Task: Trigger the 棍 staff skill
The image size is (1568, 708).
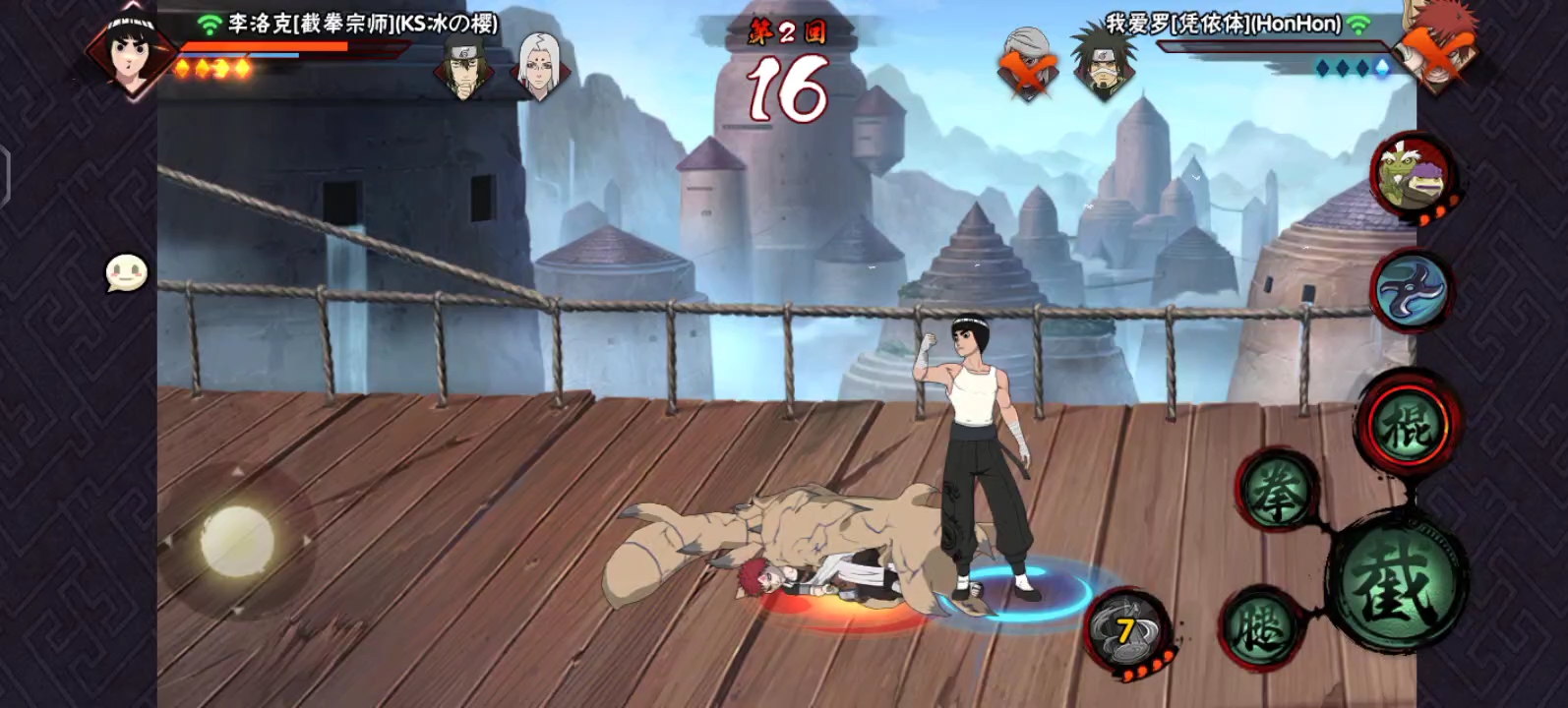Action: (1408, 425)
